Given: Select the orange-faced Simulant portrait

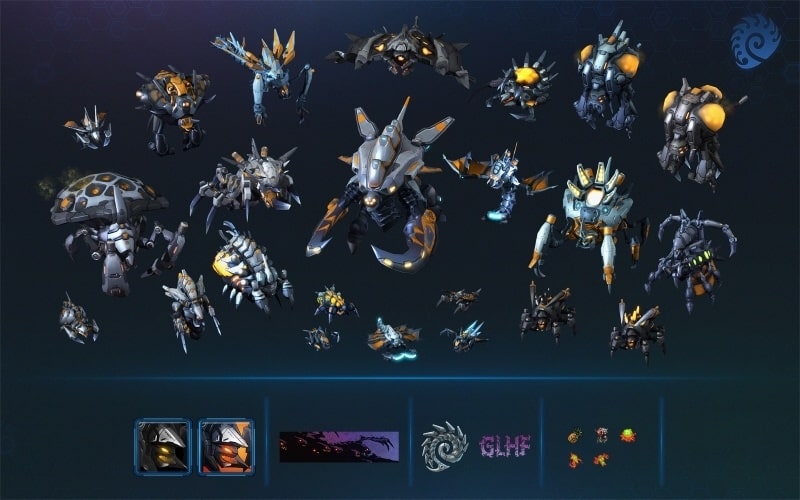Looking at the screenshot, I should (226, 446).
